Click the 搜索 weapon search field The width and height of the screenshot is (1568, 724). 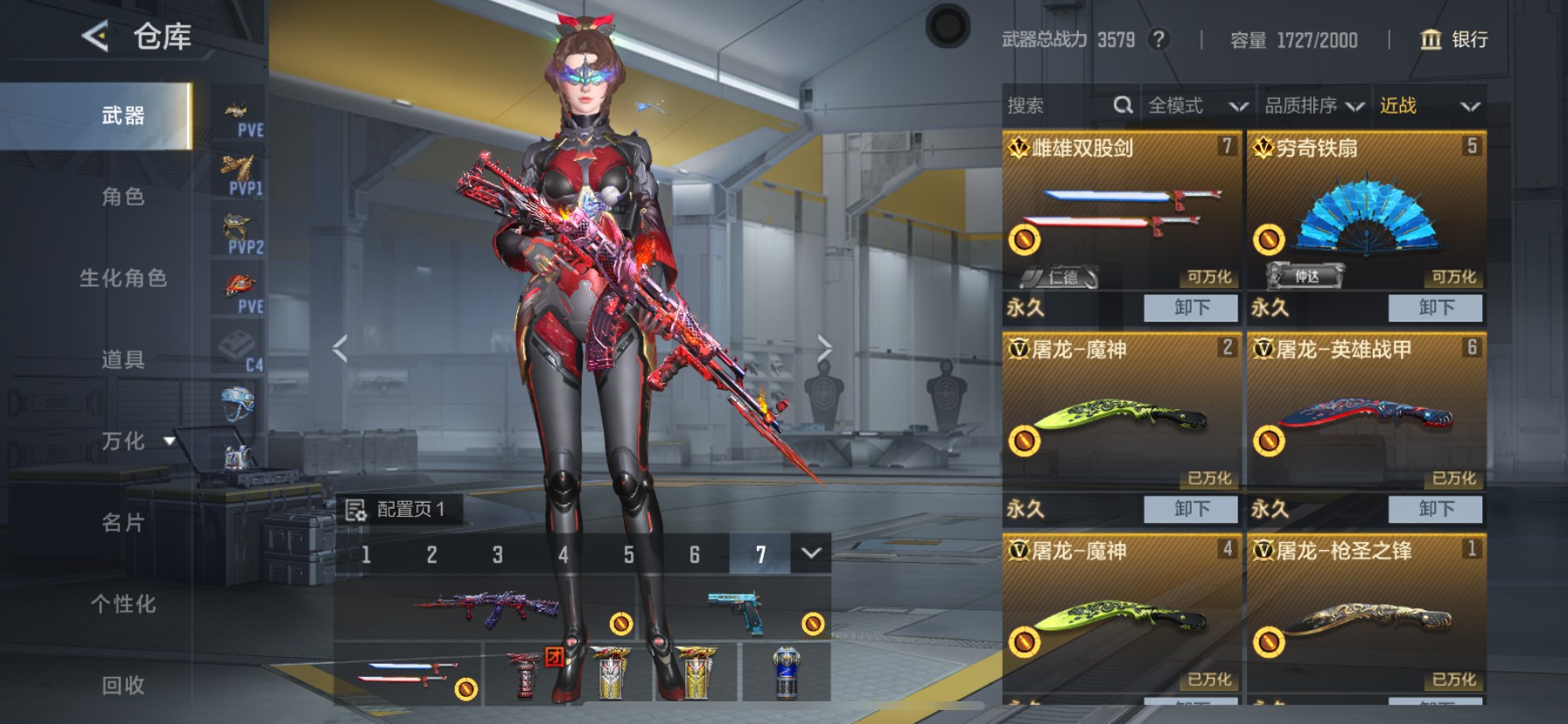point(1059,106)
